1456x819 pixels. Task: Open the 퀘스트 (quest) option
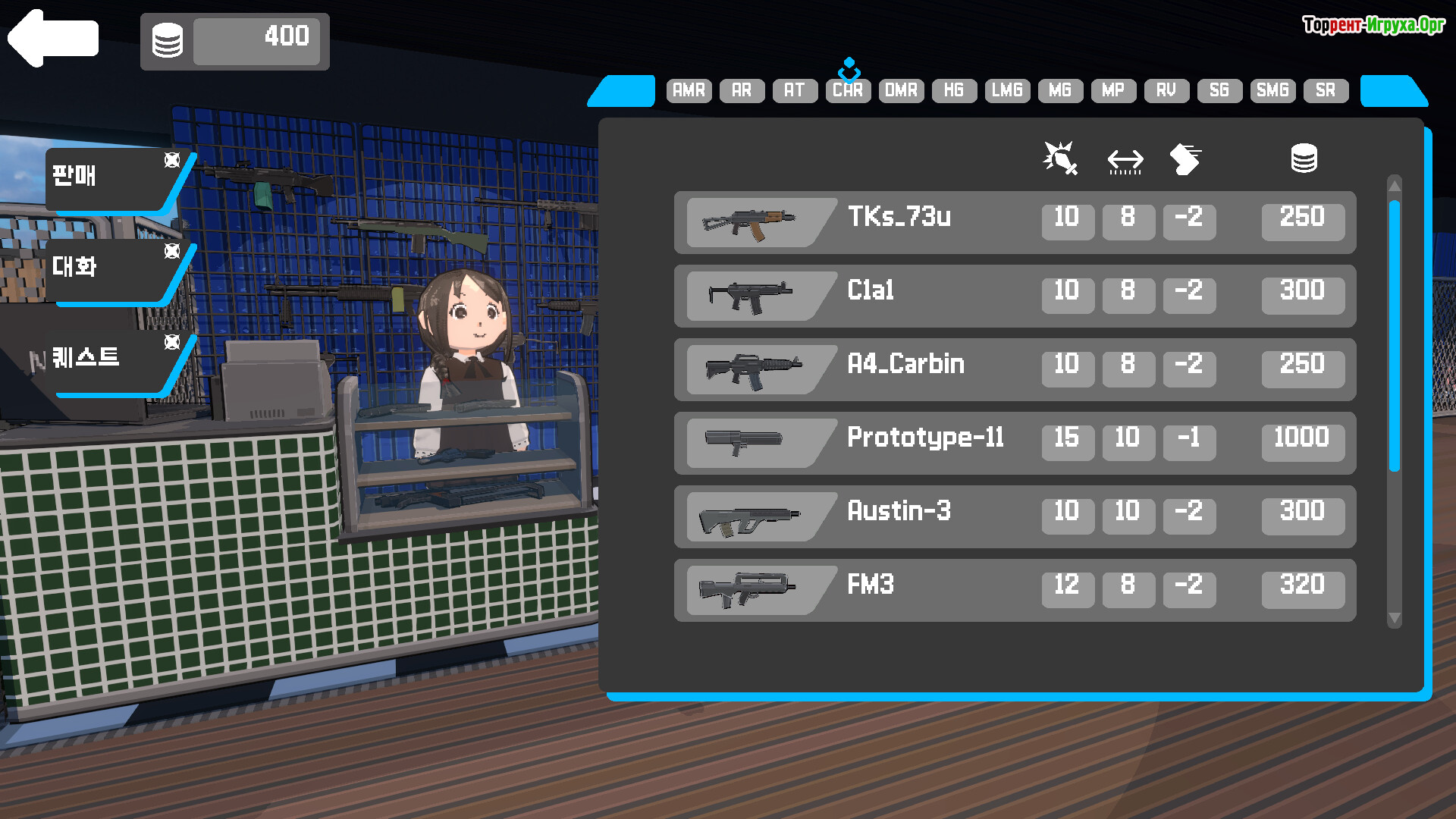coord(106,358)
